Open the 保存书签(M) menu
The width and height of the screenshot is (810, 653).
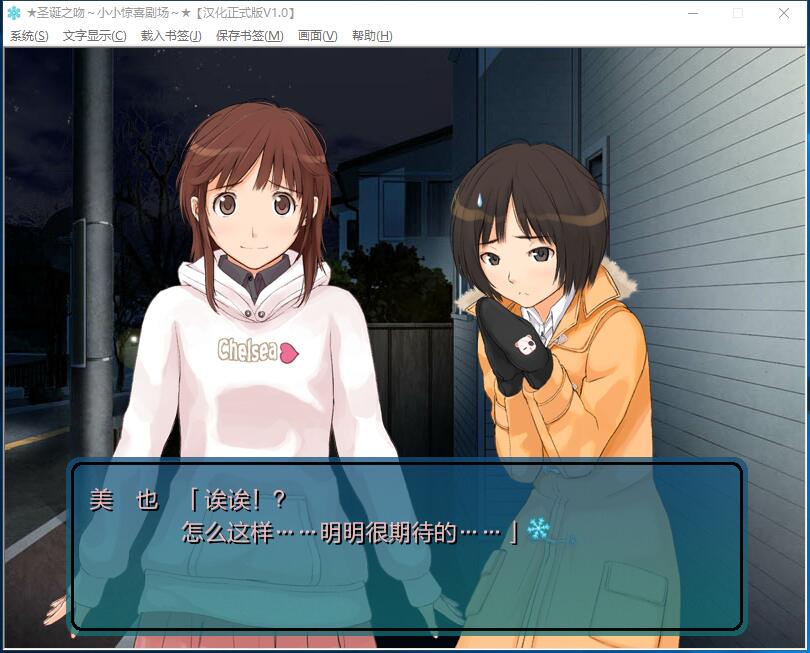coord(249,36)
